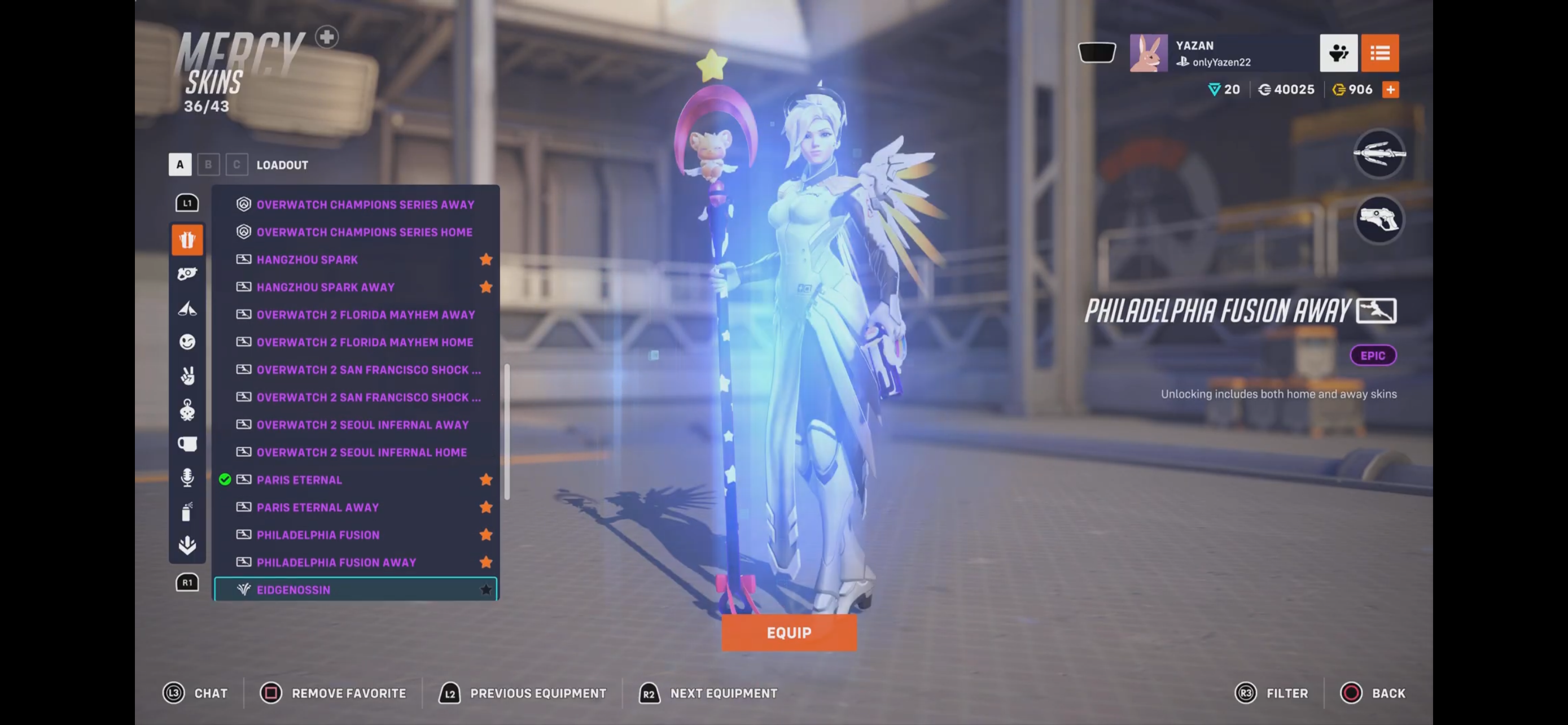This screenshot has width=1568, height=725.
Task: Pick Overwatch 2 Florida Mayhem Home skin
Action: (x=364, y=342)
